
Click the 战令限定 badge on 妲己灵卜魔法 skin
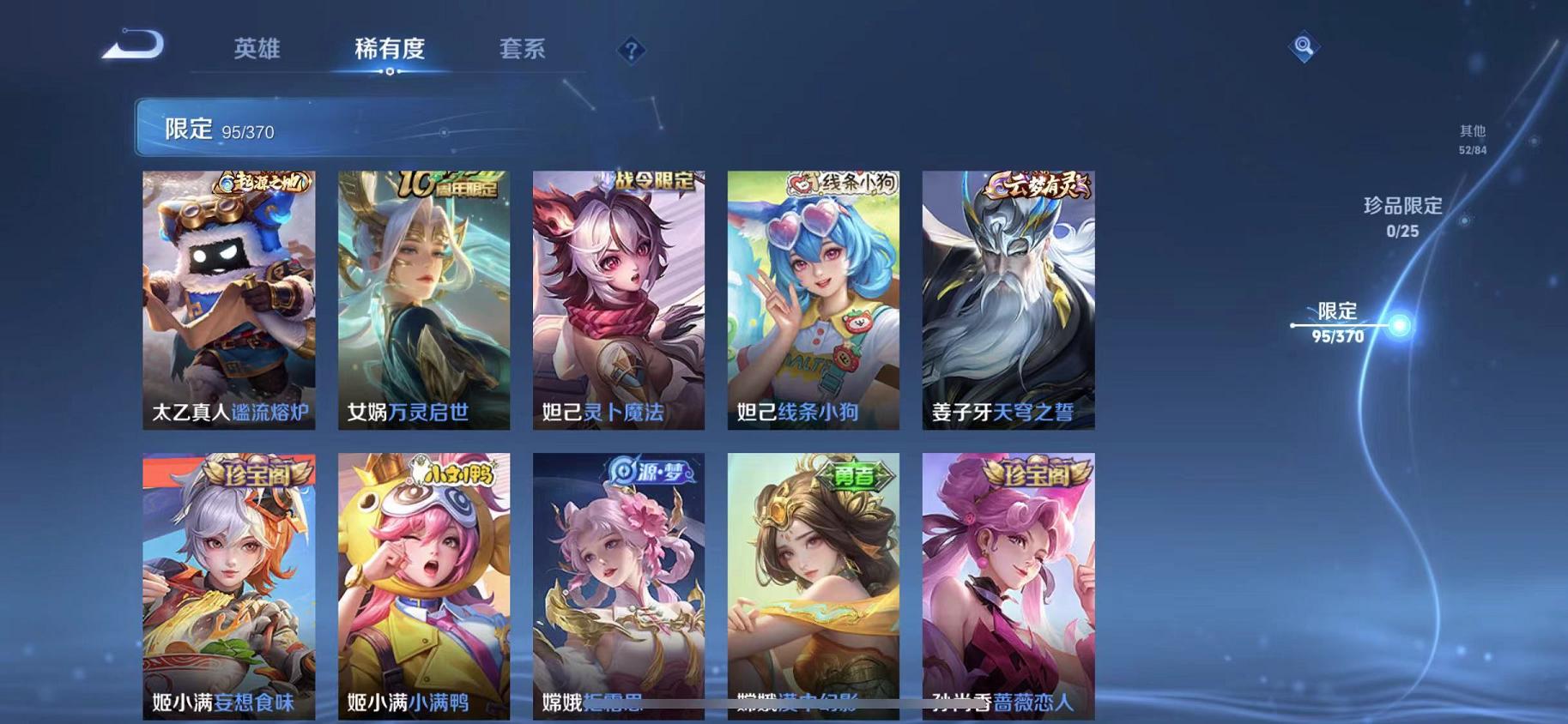tap(654, 178)
